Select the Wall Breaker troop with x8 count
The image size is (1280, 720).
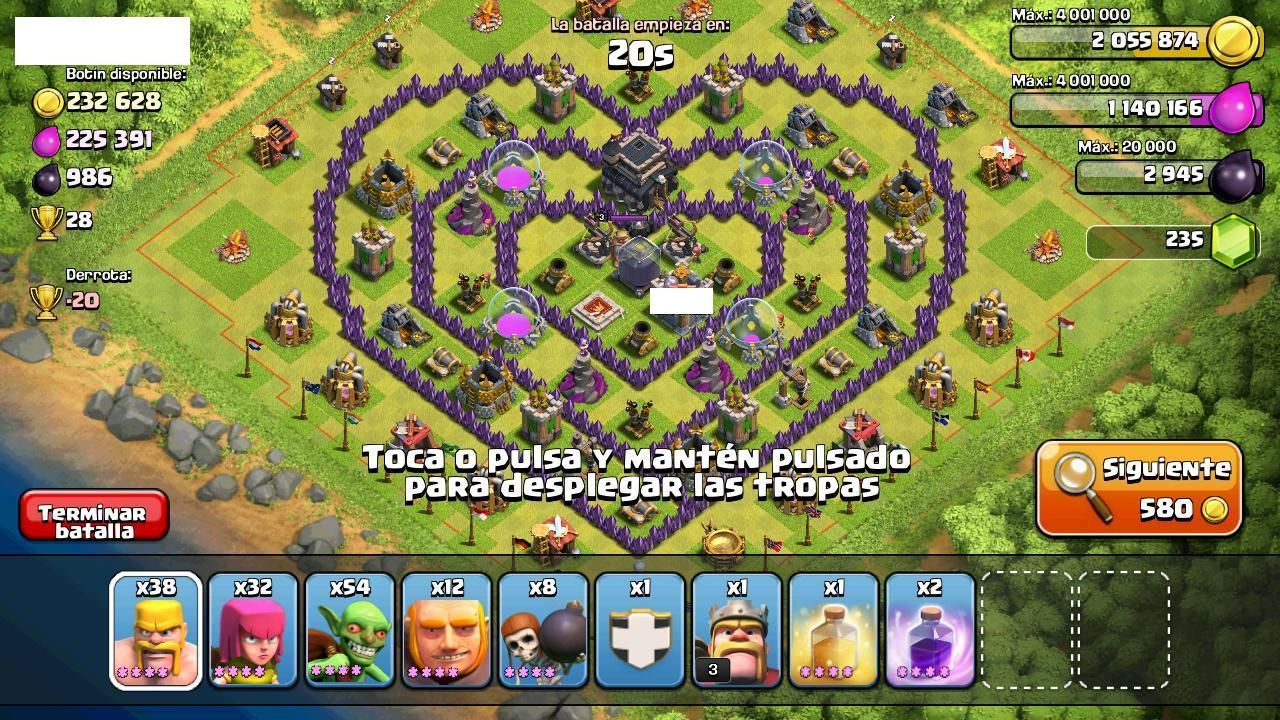click(540, 628)
